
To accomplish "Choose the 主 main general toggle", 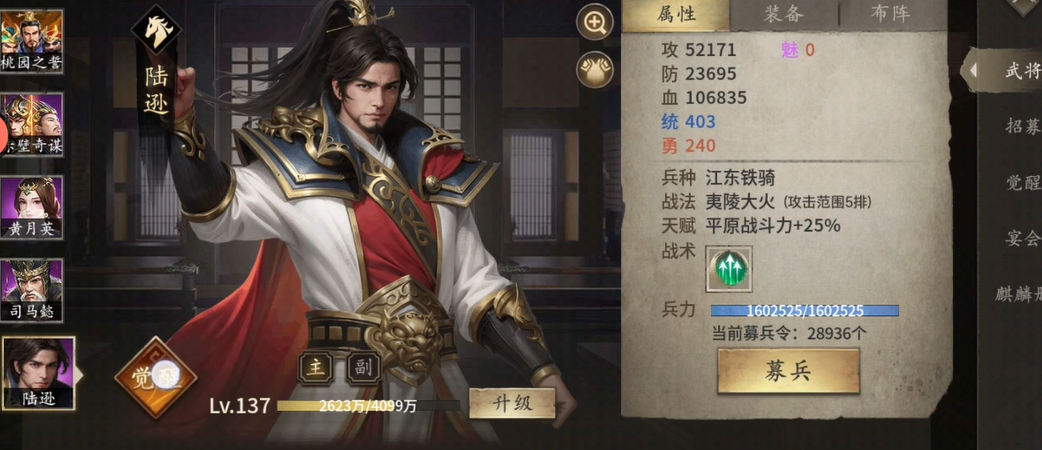I will tap(314, 368).
